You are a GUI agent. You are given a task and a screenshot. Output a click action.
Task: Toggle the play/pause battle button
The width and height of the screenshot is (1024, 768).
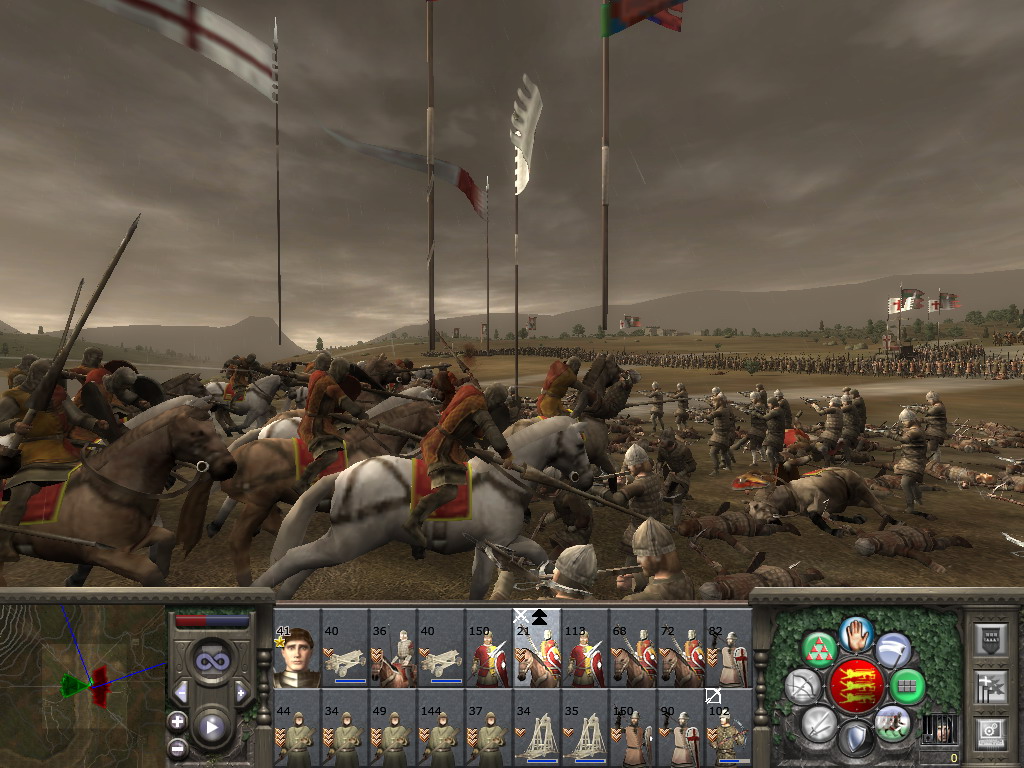pyautogui.click(x=211, y=727)
